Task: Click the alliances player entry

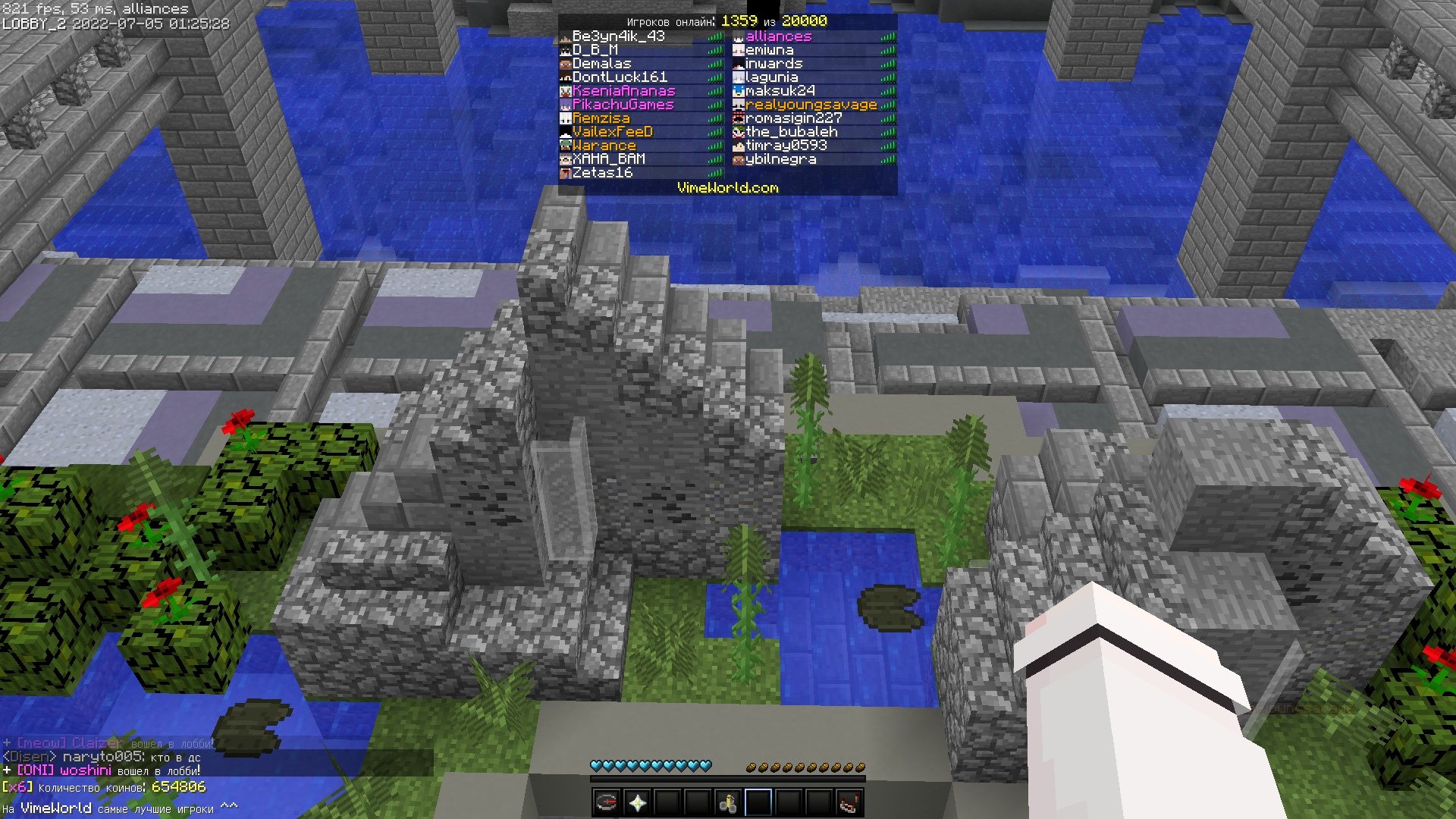Action: (778, 36)
